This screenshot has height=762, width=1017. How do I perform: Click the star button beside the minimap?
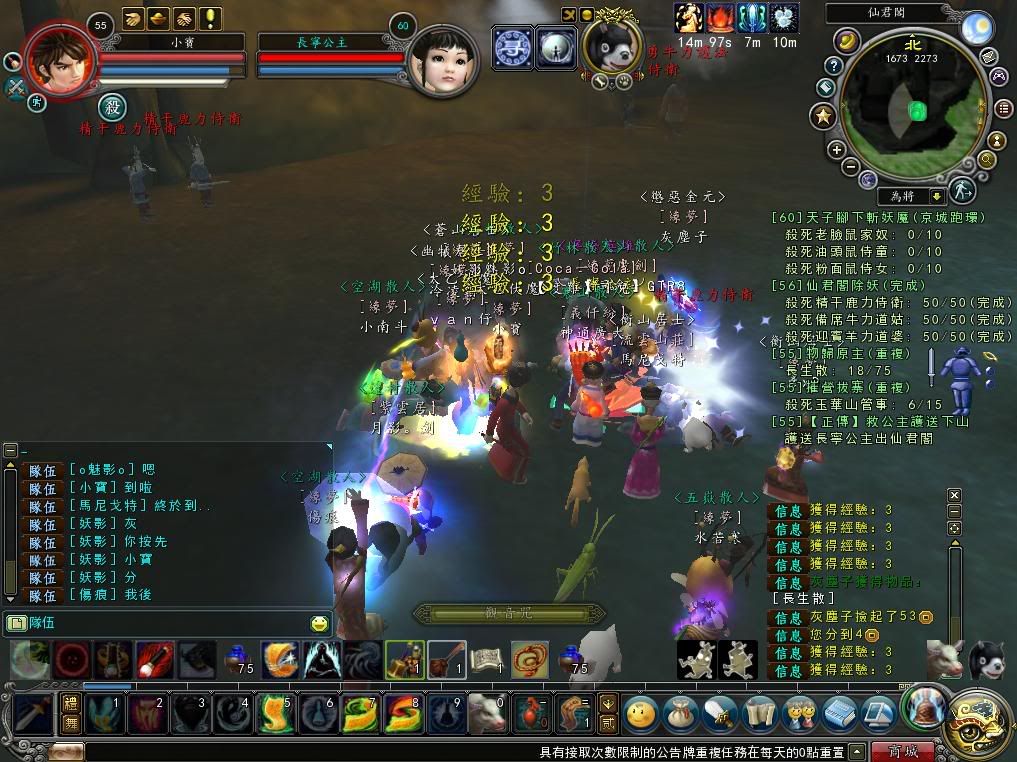tap(824, 117)
